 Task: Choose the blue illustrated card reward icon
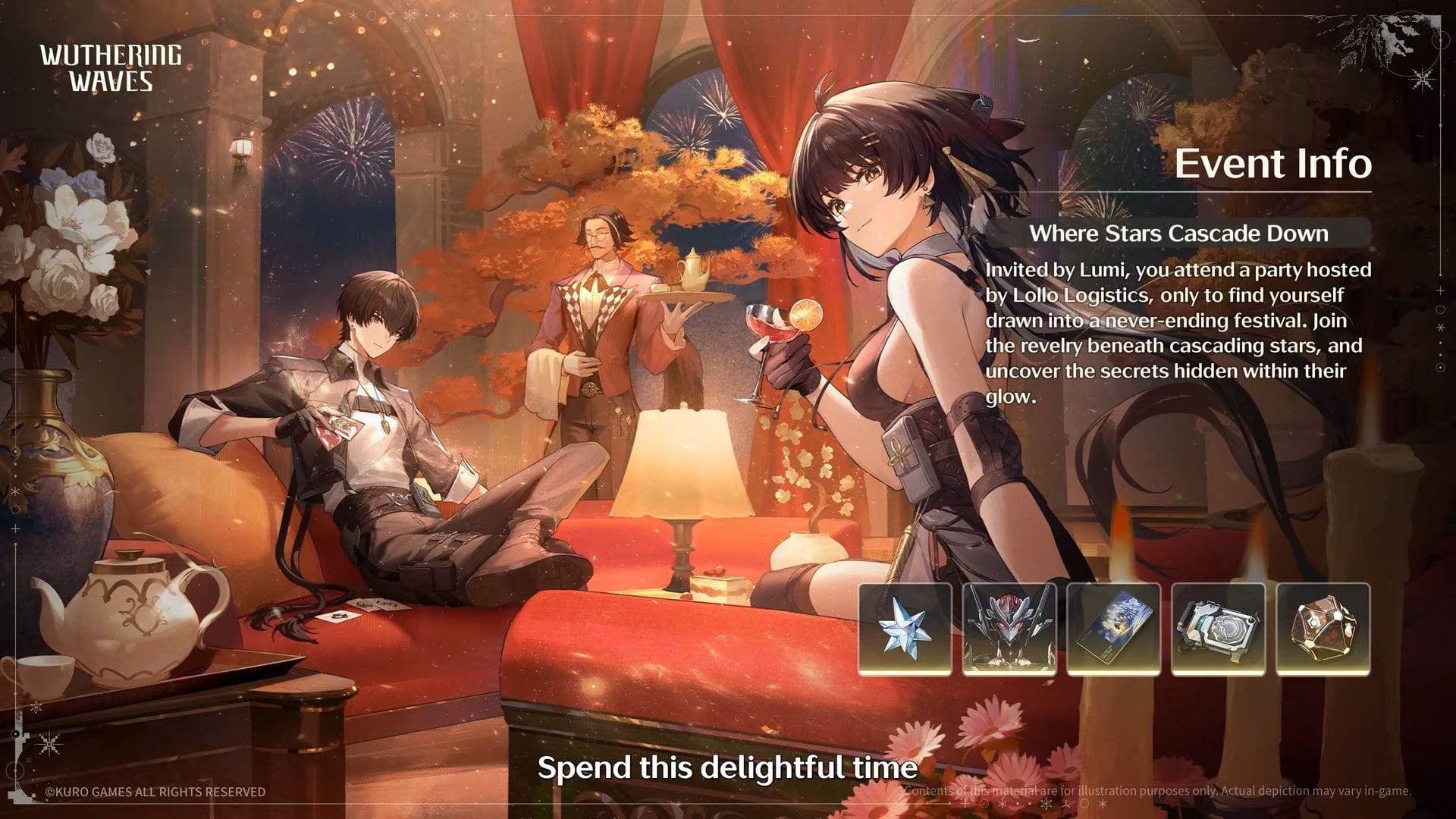point(1113,629)
